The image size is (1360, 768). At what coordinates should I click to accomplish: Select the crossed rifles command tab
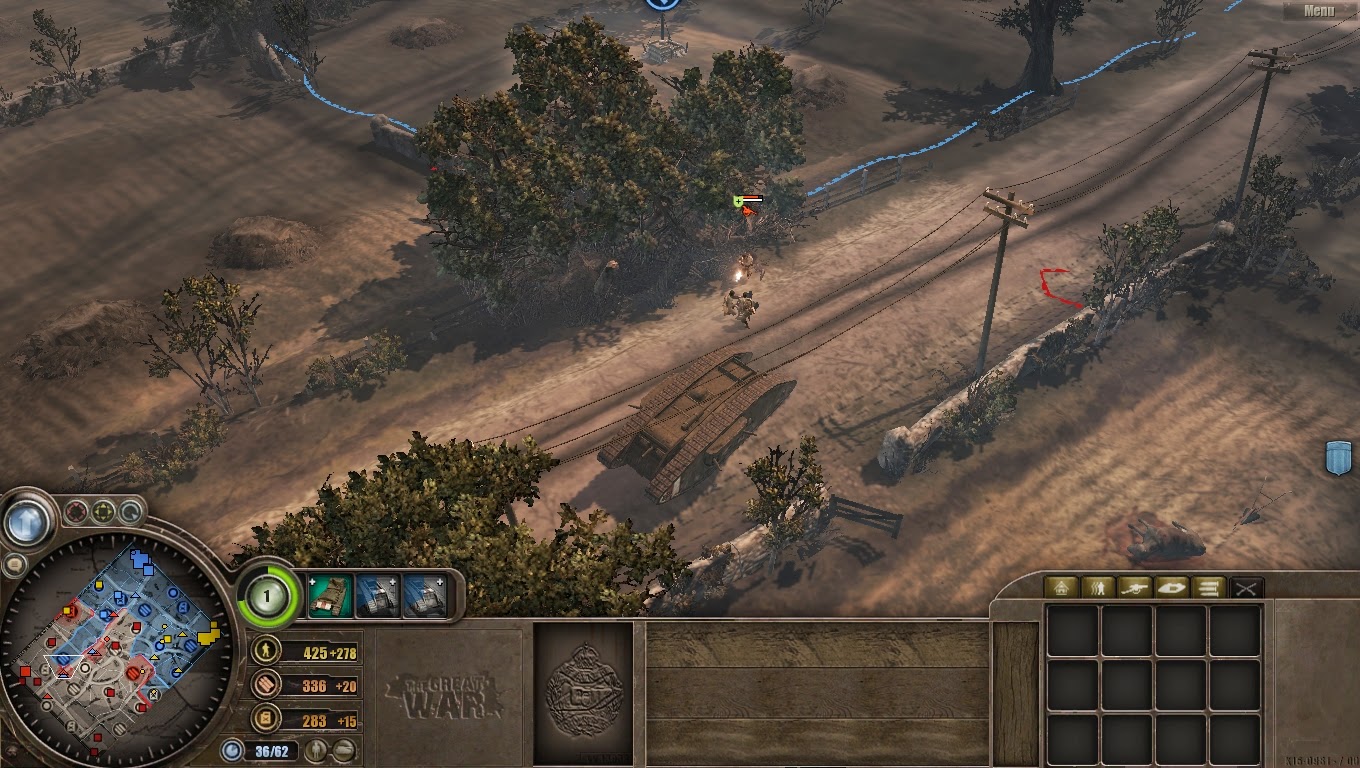(1246, 588)
